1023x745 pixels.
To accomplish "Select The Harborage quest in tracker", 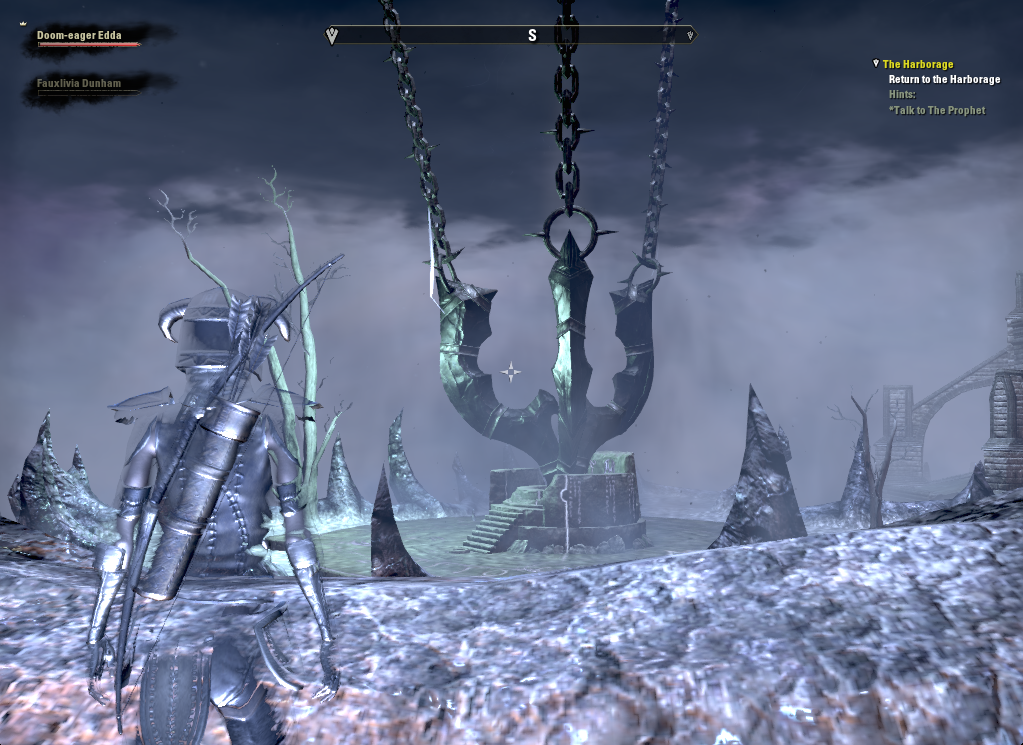I will [x=917, y=64].
